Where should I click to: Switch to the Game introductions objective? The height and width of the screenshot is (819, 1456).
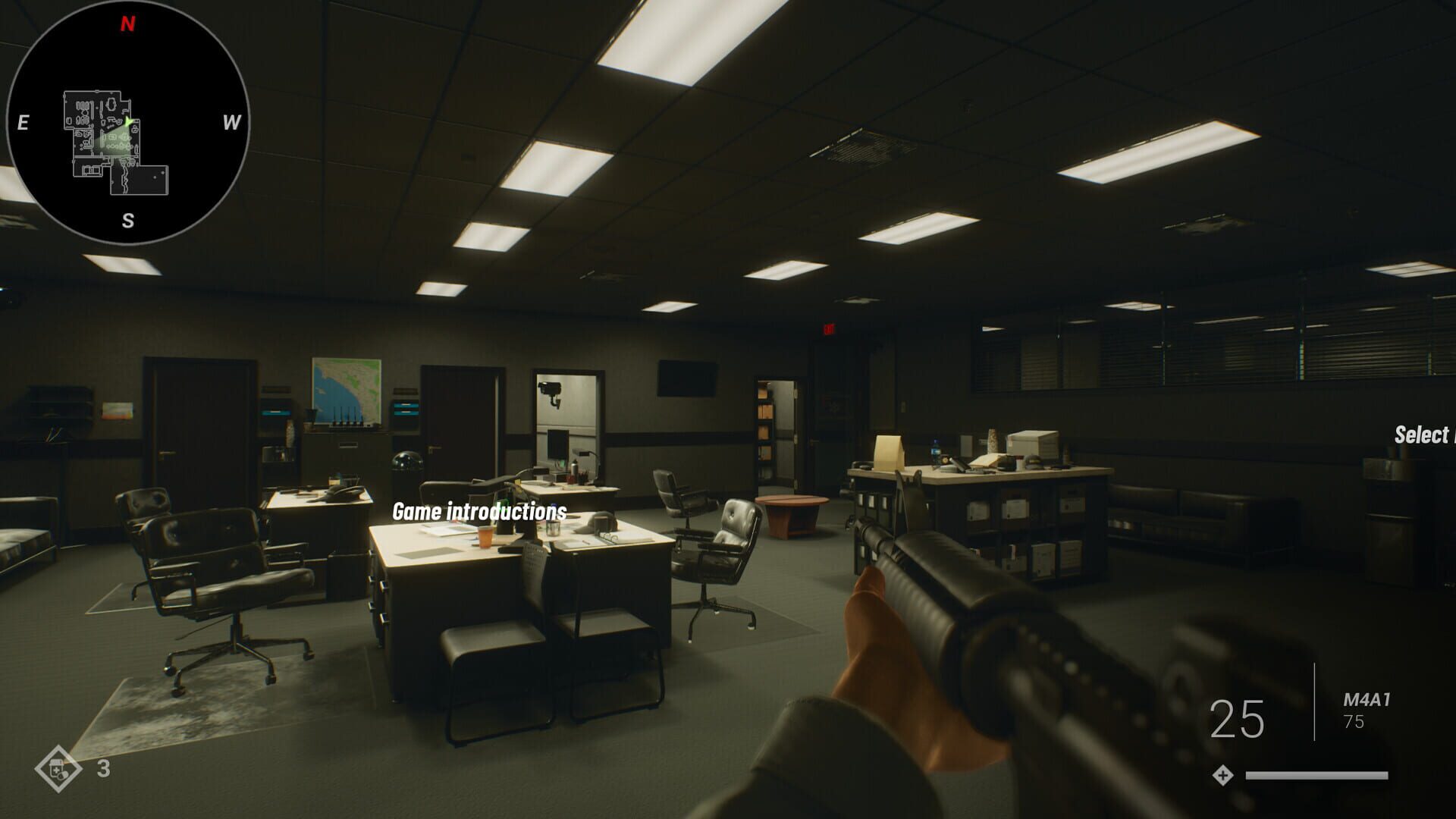coord(478,511)
